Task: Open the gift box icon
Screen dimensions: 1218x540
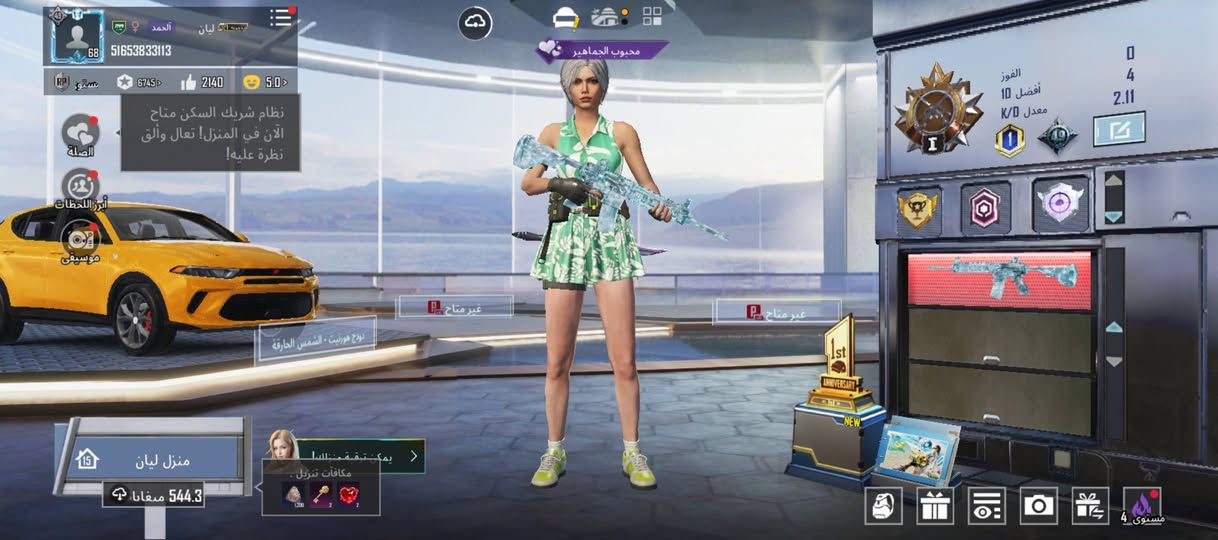Action: (935, 506)
